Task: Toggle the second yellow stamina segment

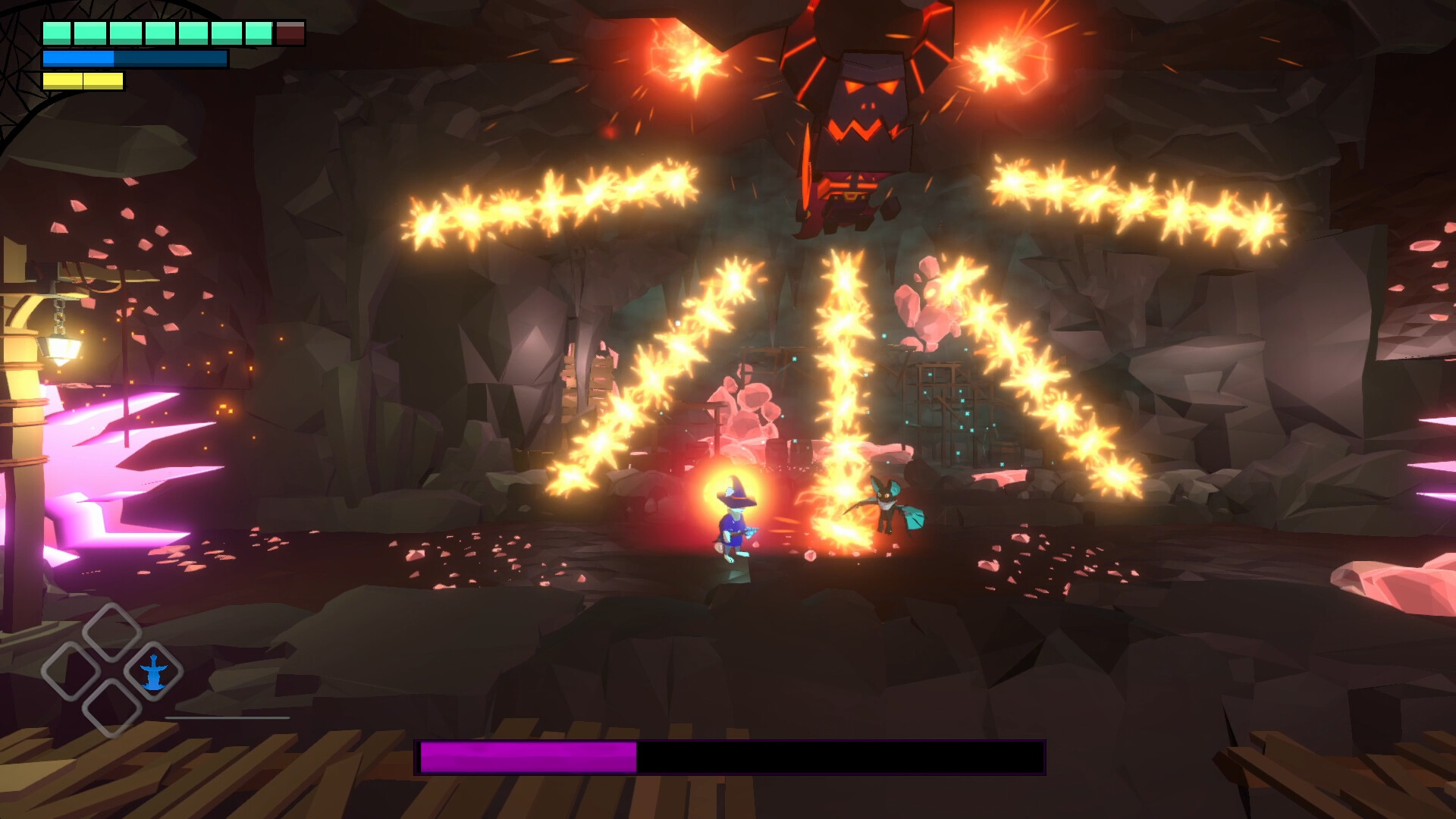Action: tap(104, 80)
